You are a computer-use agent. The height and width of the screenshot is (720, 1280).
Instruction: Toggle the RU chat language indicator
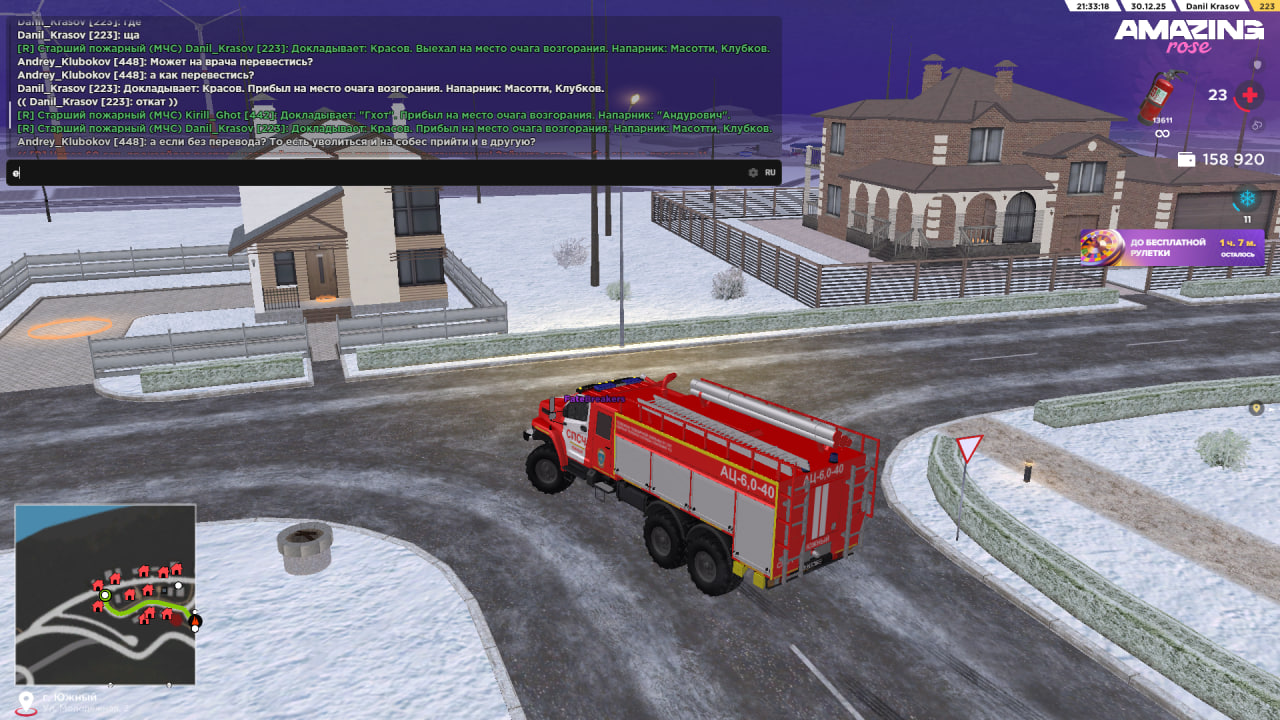coord(770,173)
